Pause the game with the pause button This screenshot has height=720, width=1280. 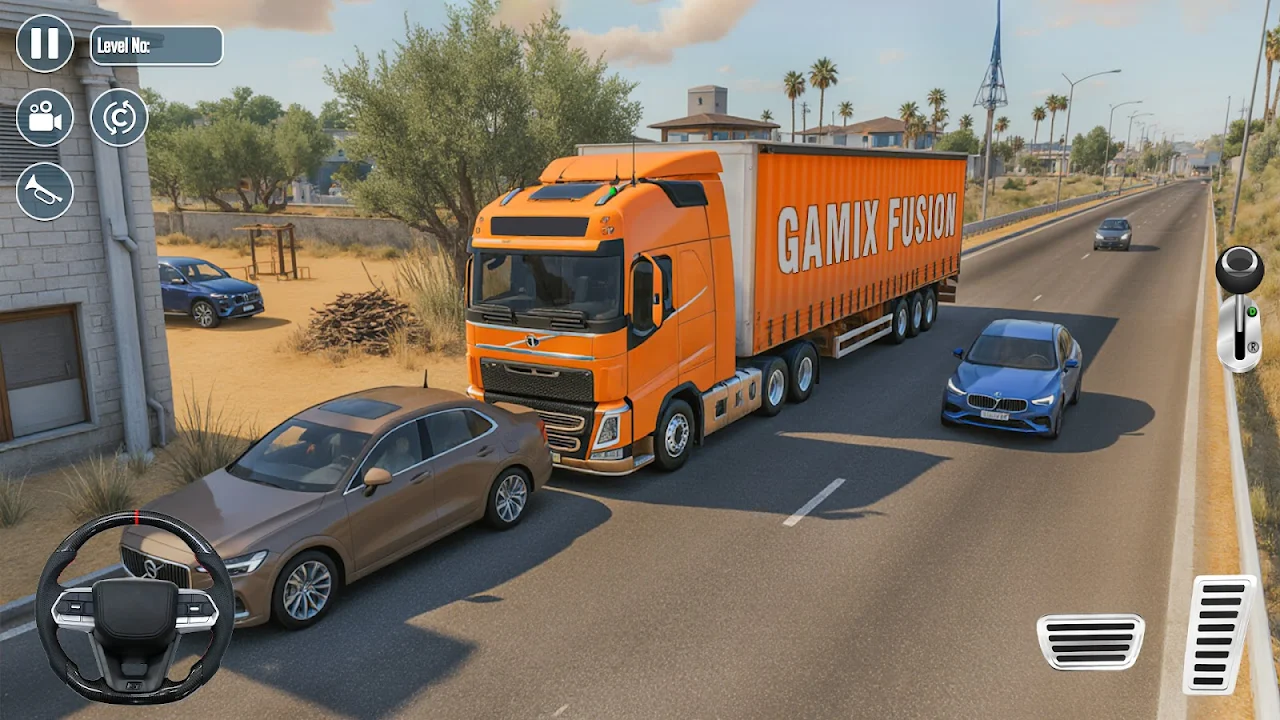tap(45, 44)
